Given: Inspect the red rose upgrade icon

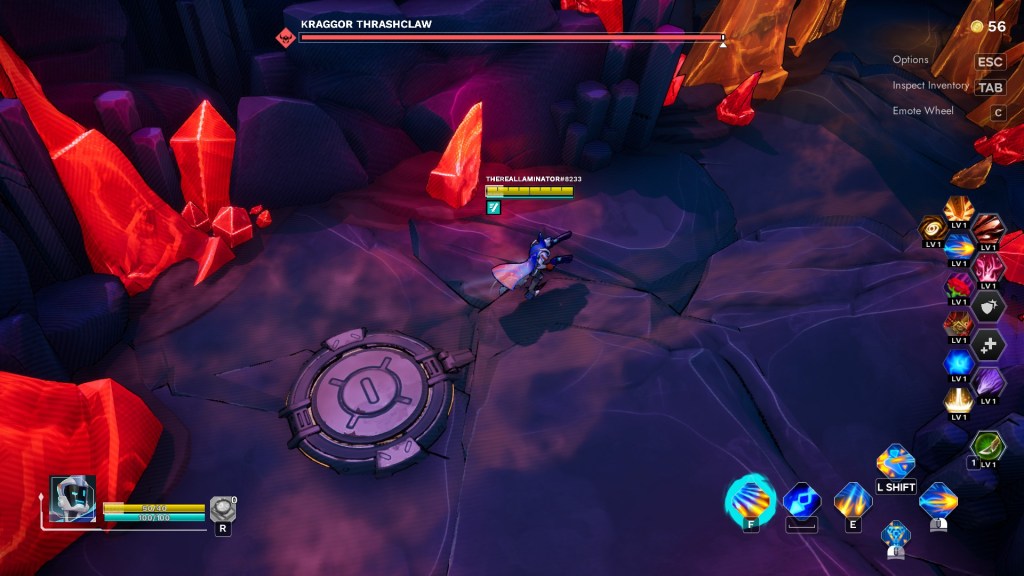Looking at the screenshot, I should [x=959, y=287].
